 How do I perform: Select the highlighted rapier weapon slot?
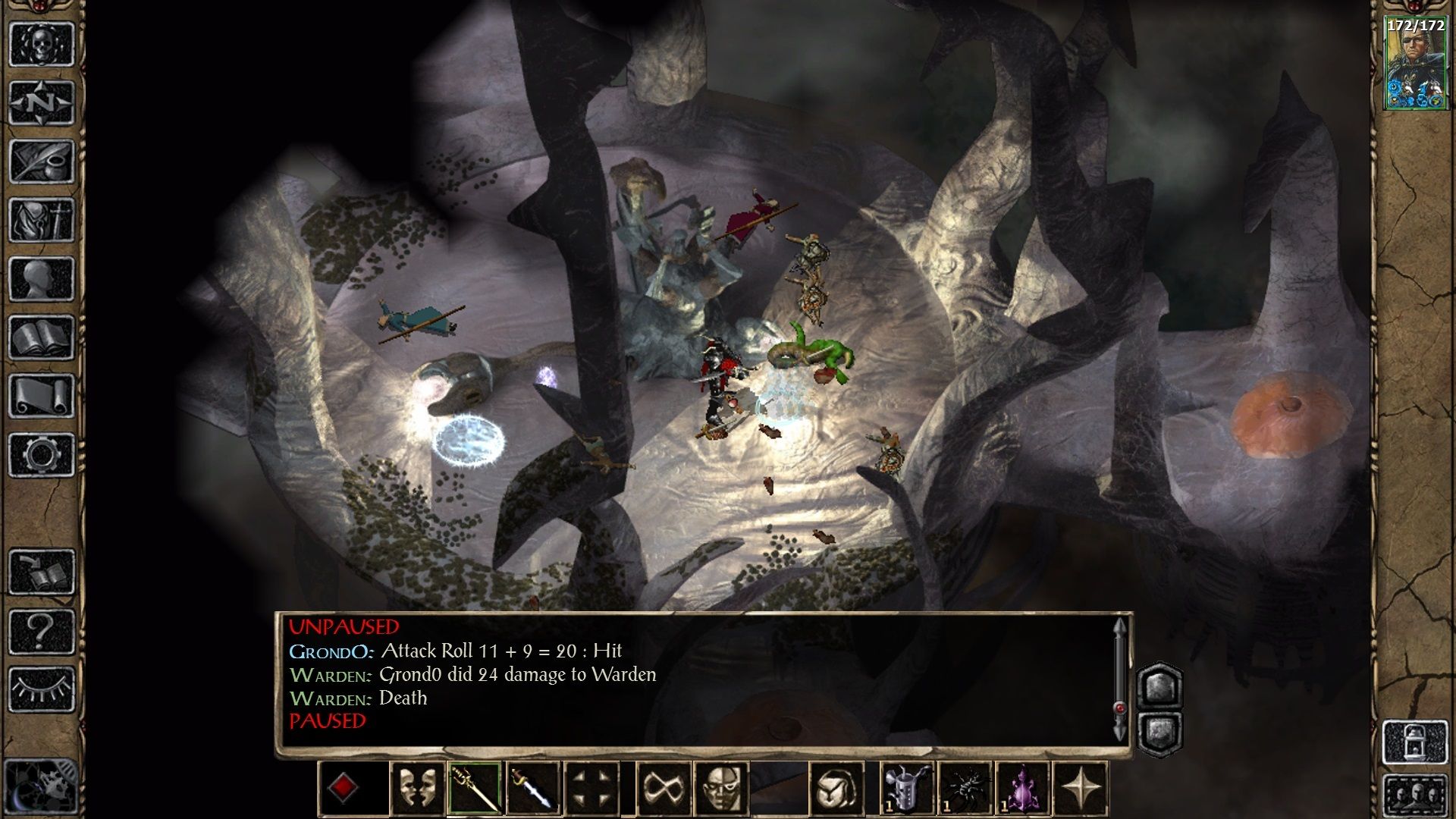pos(475,789)
